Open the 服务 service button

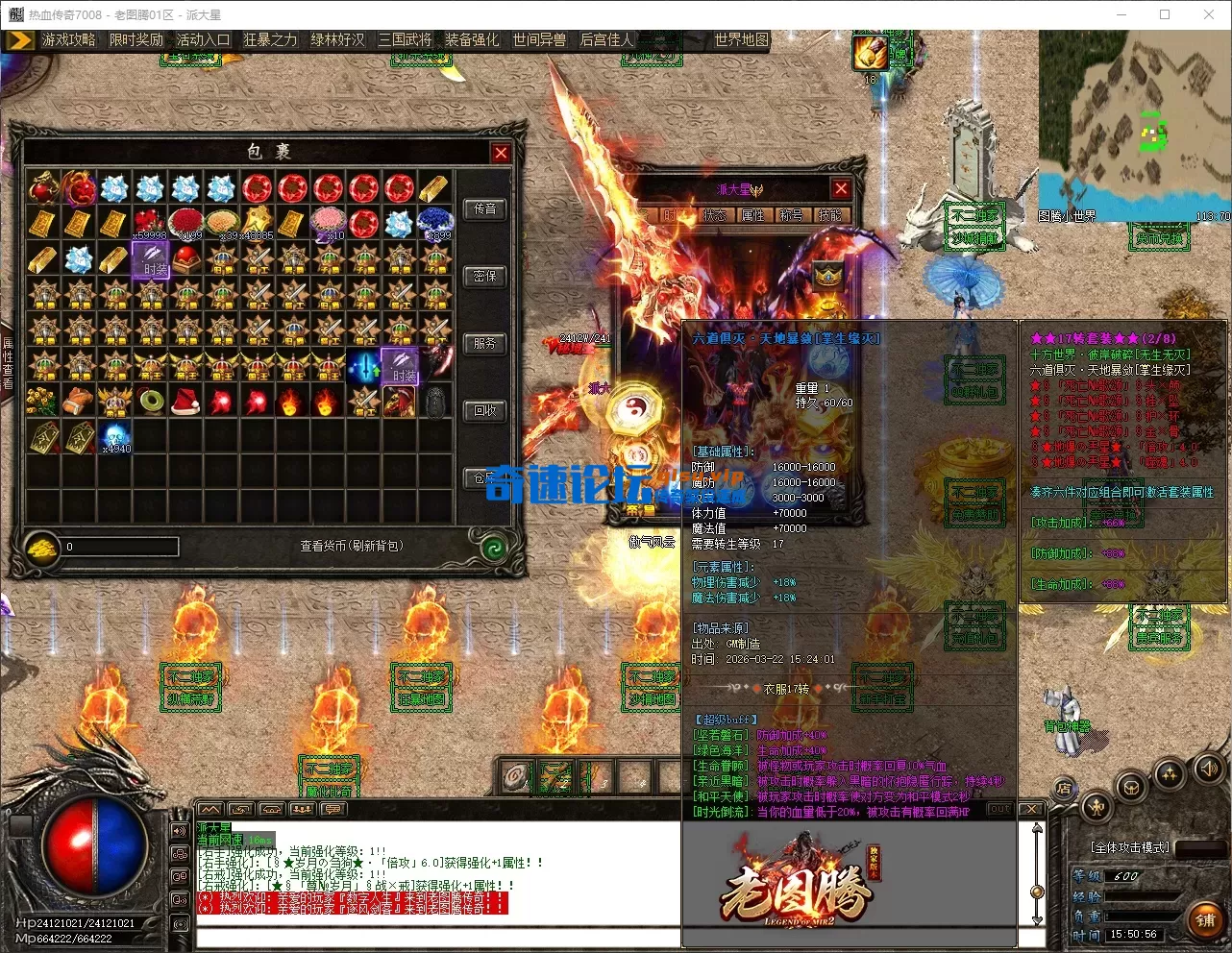tap(485, 344)
